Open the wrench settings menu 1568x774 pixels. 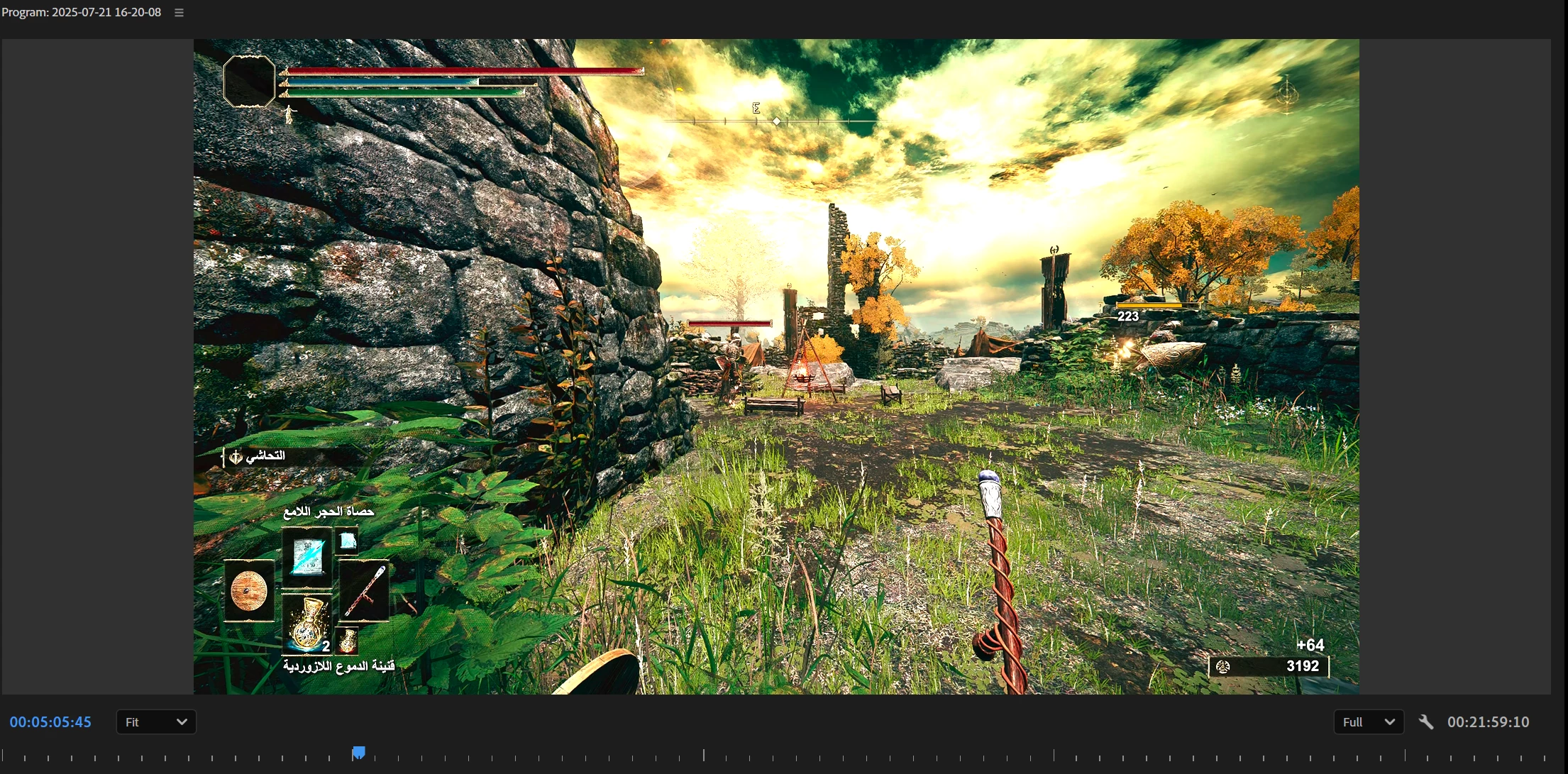(x=1426, y=722)
